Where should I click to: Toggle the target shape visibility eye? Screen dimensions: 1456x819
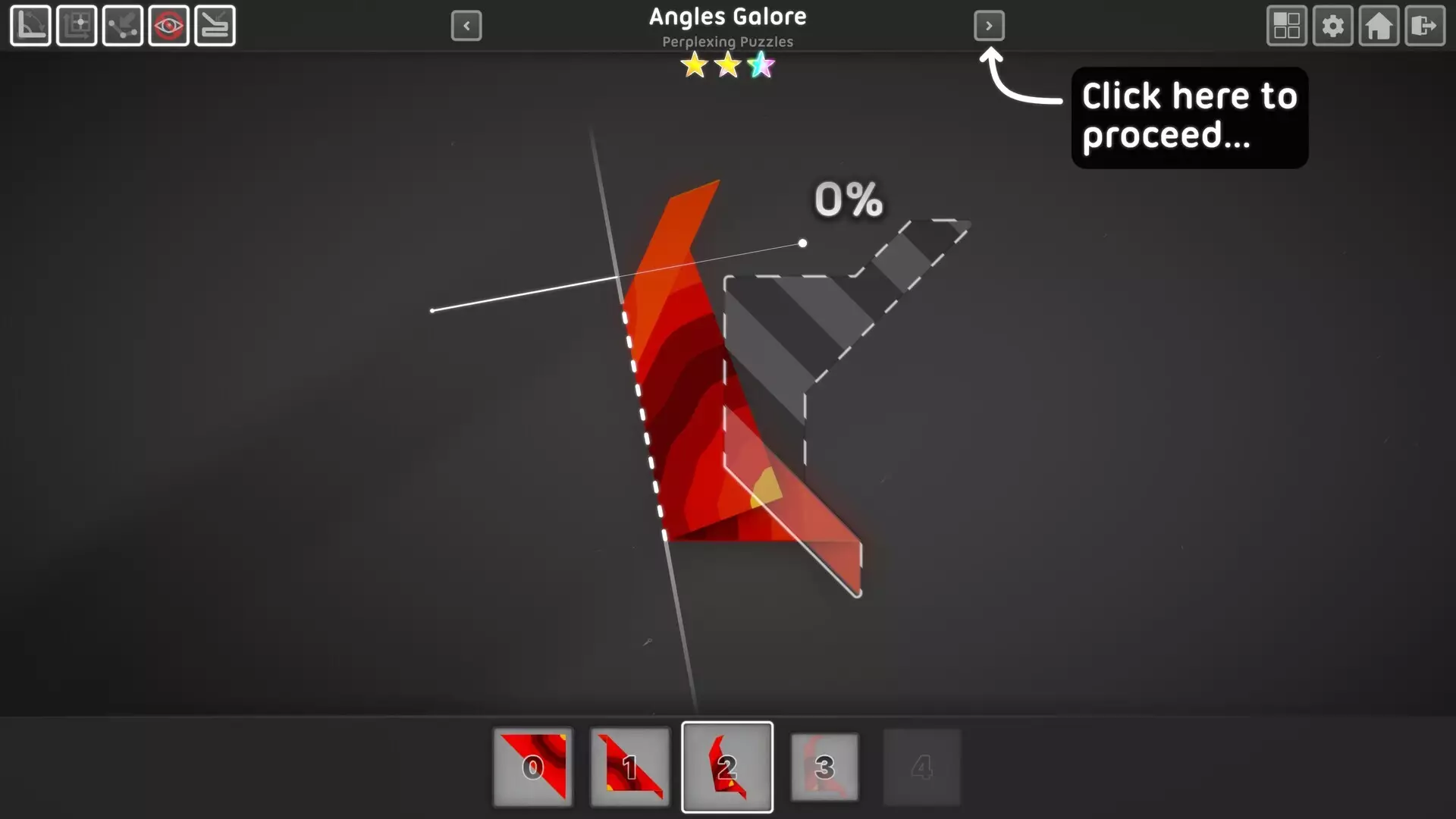pos(169,26)
